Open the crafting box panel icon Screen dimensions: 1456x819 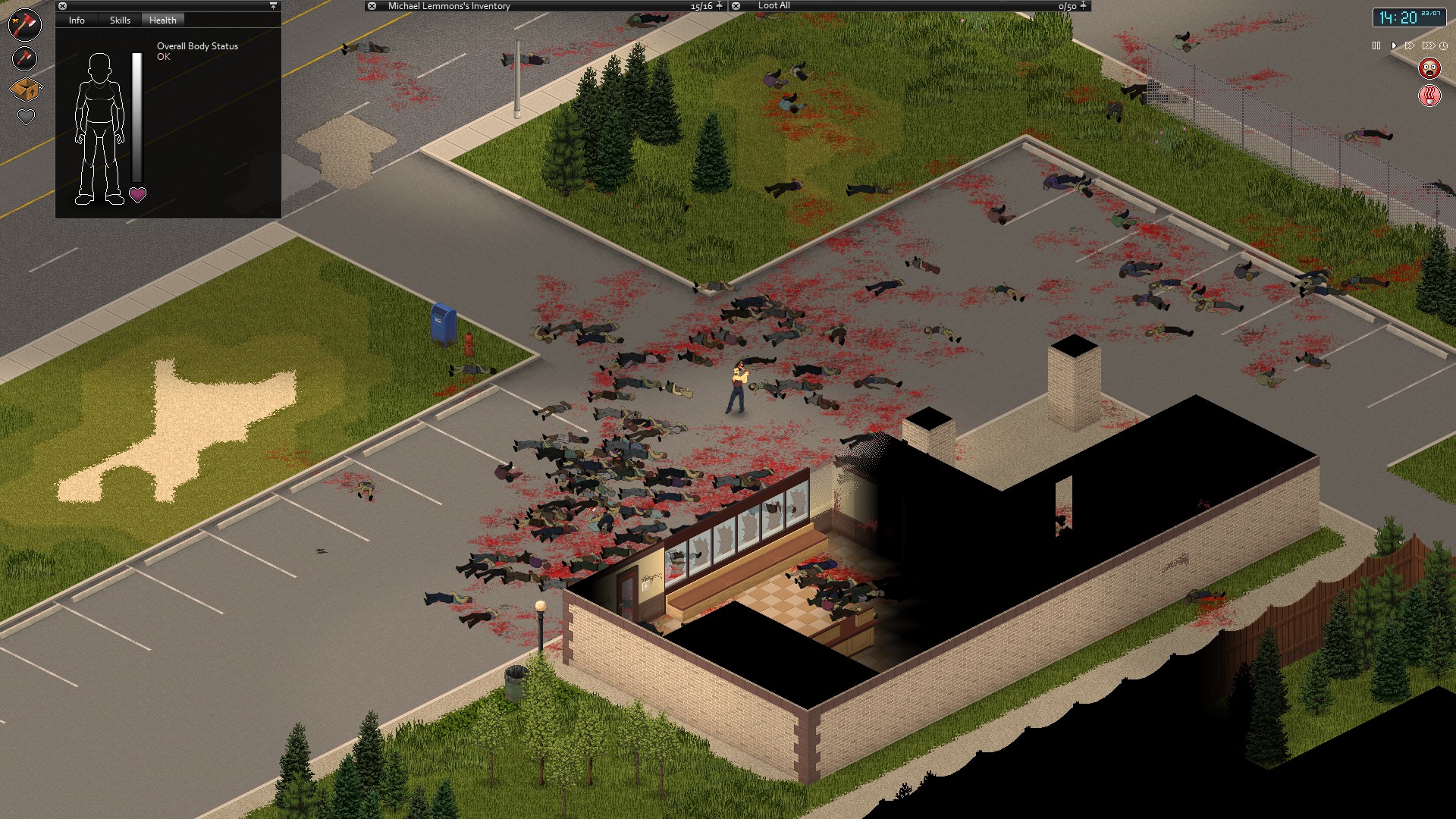25,89
